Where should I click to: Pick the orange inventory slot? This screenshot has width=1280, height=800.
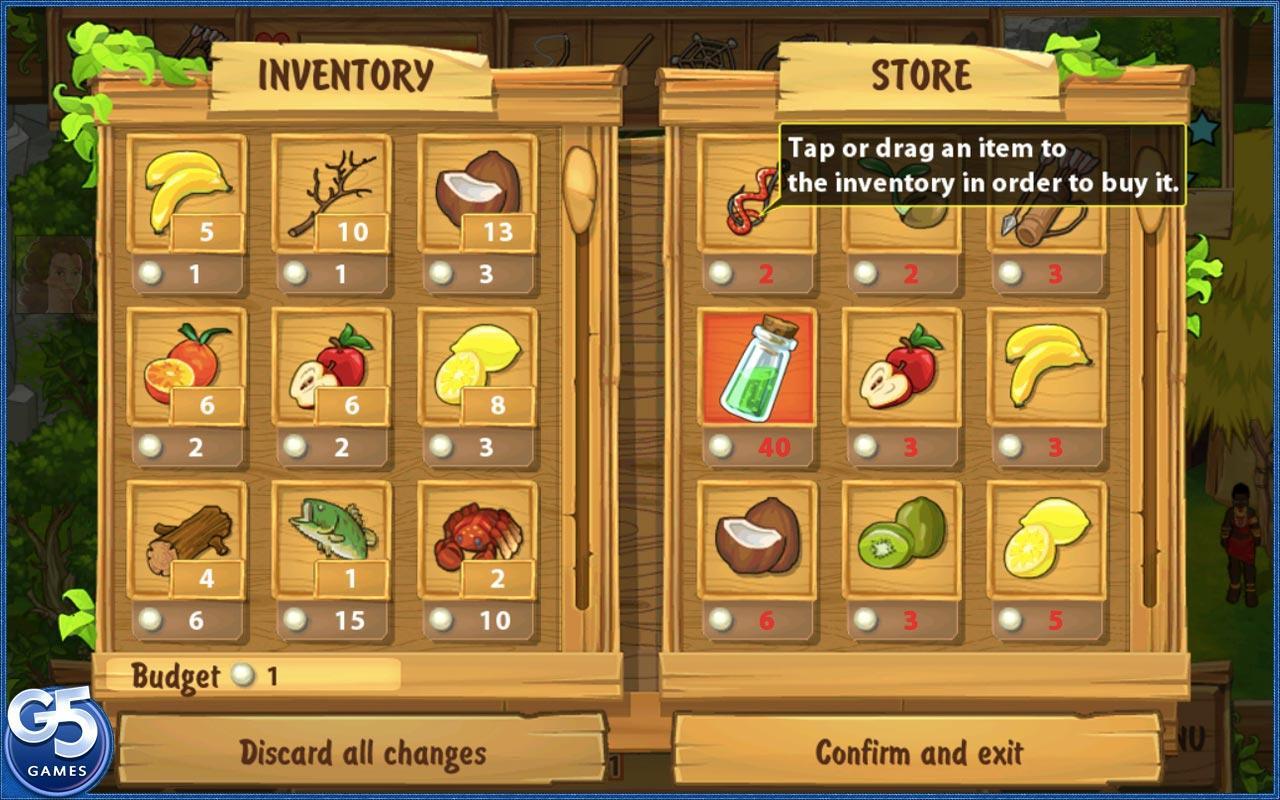pos(187,365)
